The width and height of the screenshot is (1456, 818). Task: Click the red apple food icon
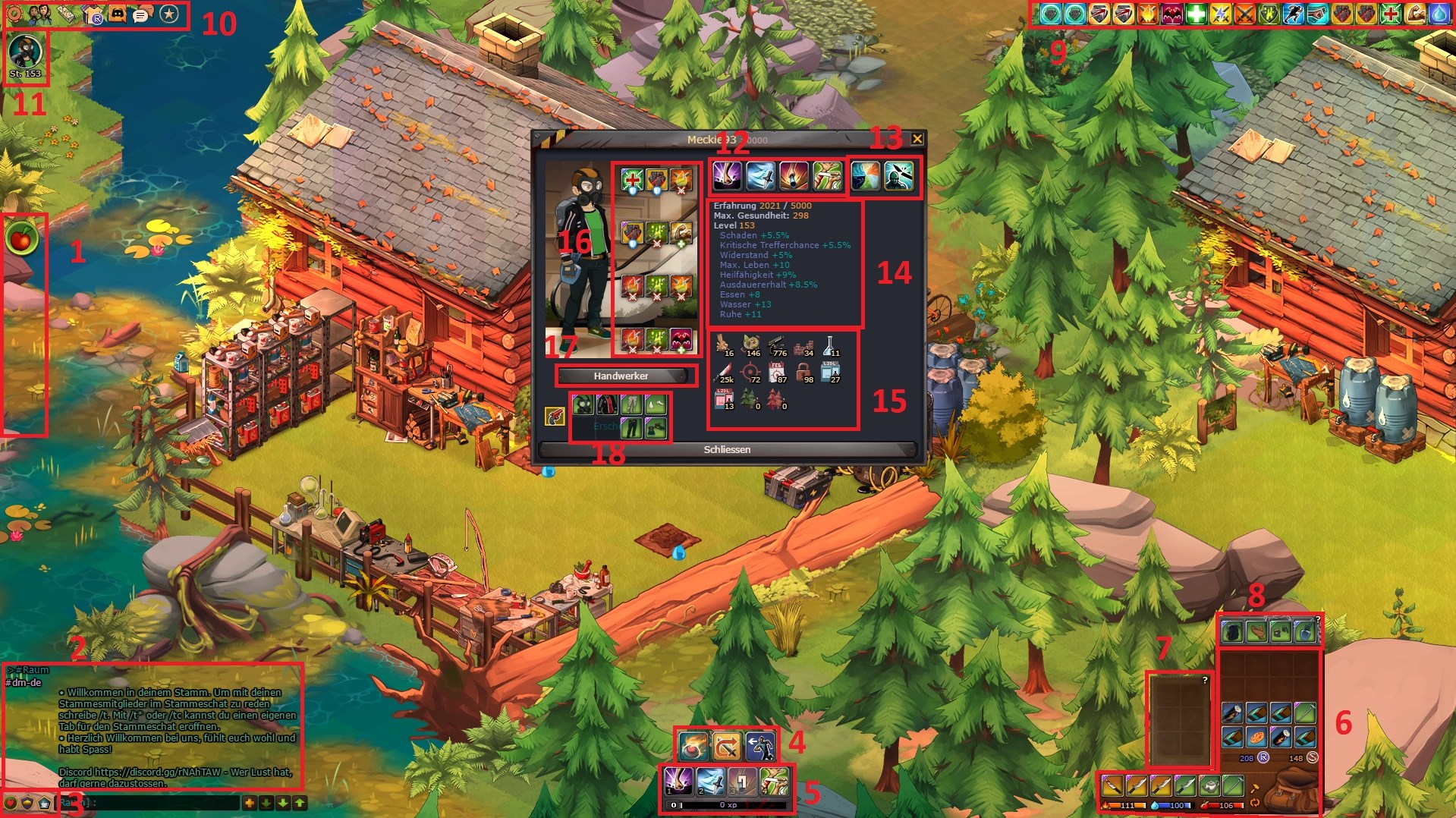coord(22,238)
